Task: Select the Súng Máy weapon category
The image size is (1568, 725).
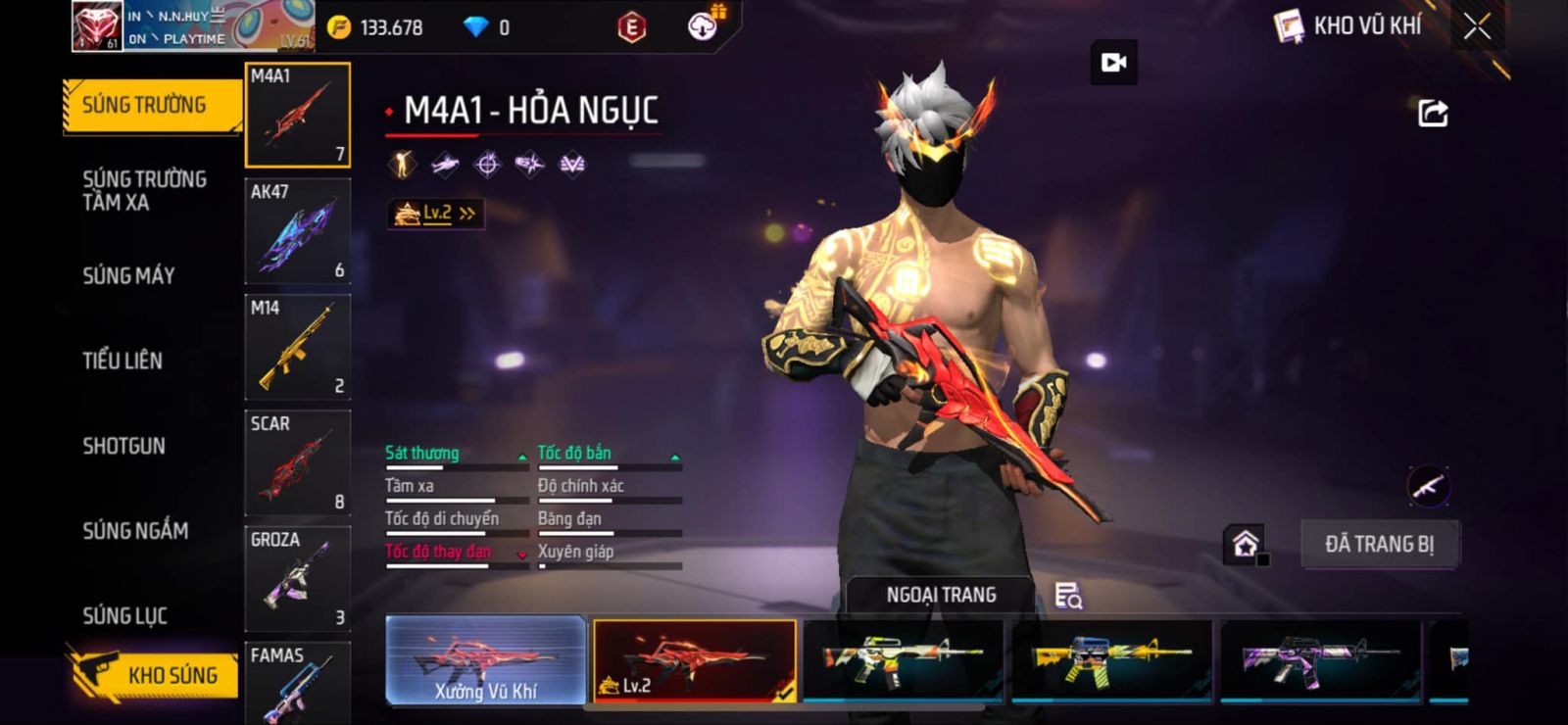Action: (x=128, y=276)
